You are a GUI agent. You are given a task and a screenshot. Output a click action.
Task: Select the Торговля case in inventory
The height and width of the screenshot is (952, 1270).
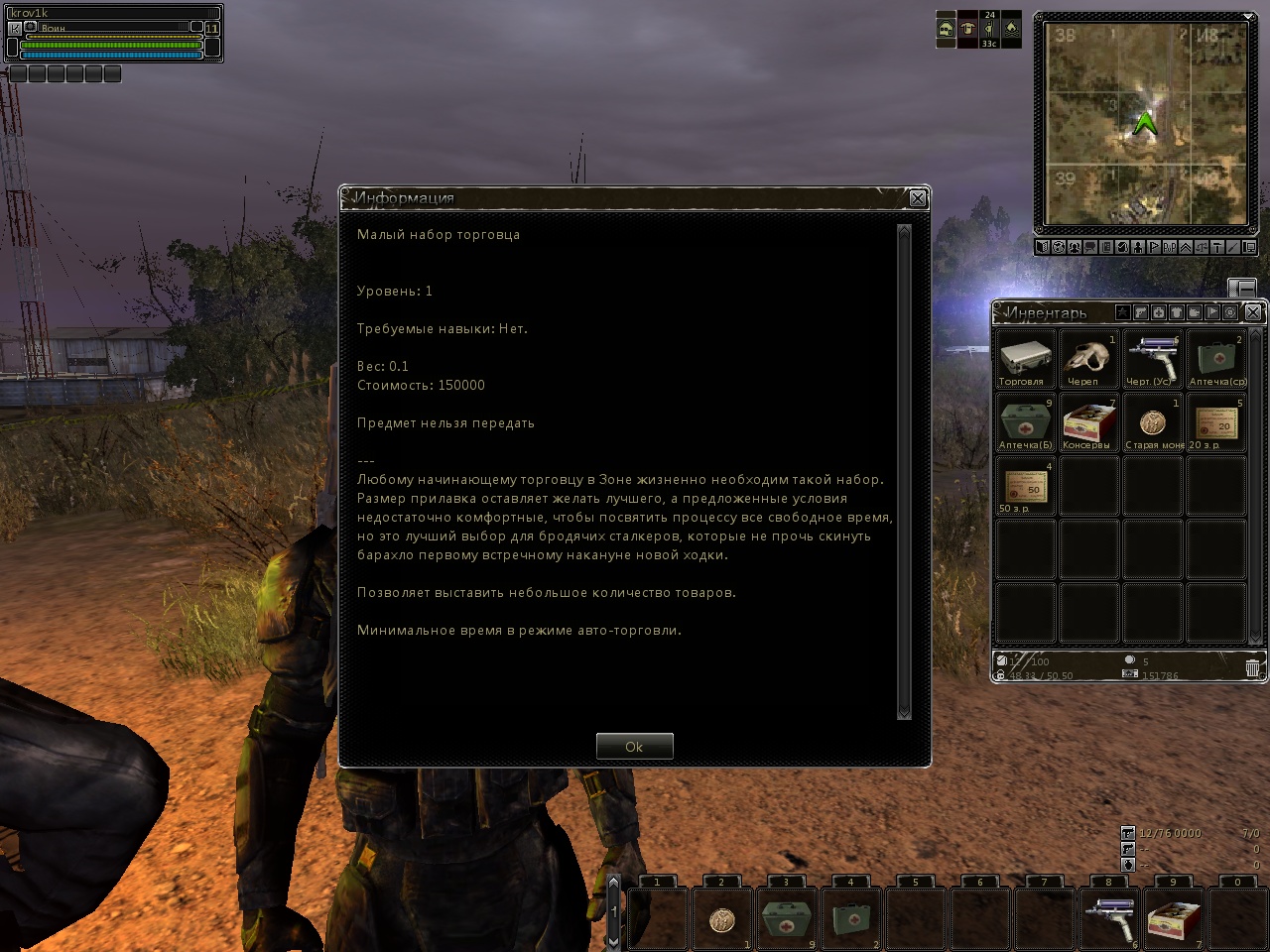click(1025, 359)
